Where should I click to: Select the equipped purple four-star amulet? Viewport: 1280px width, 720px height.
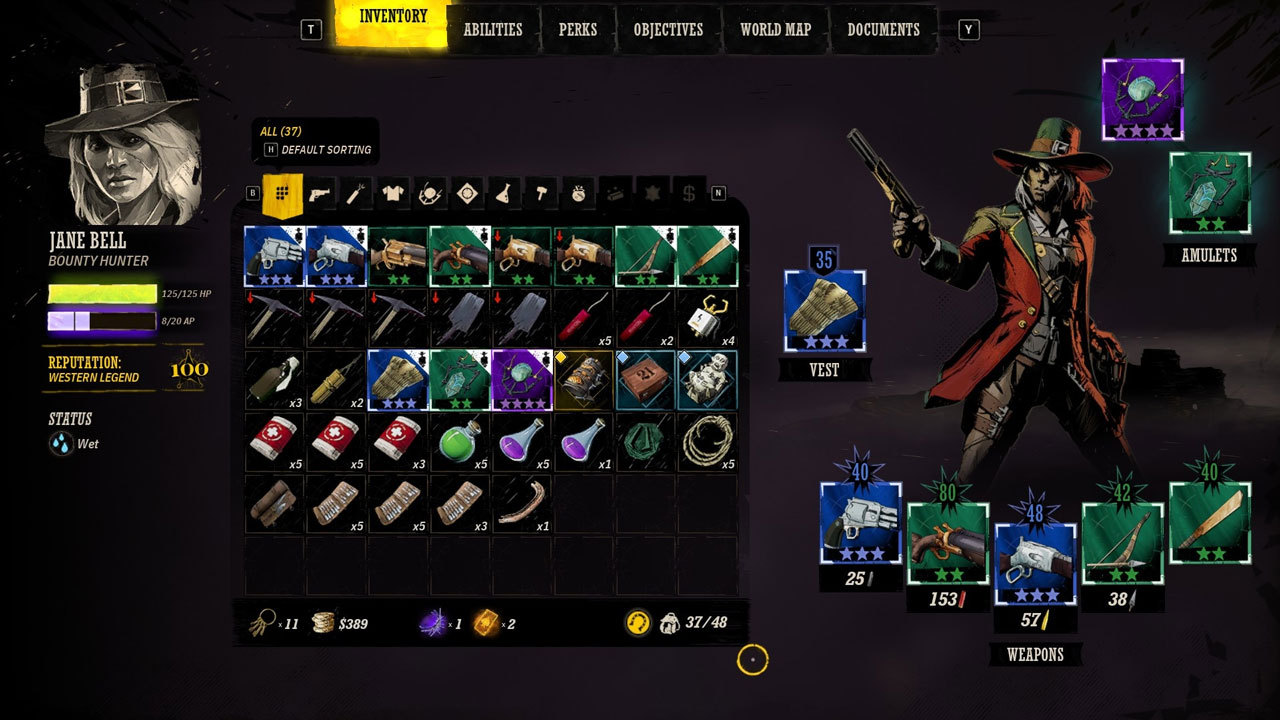pos(1143,99)
